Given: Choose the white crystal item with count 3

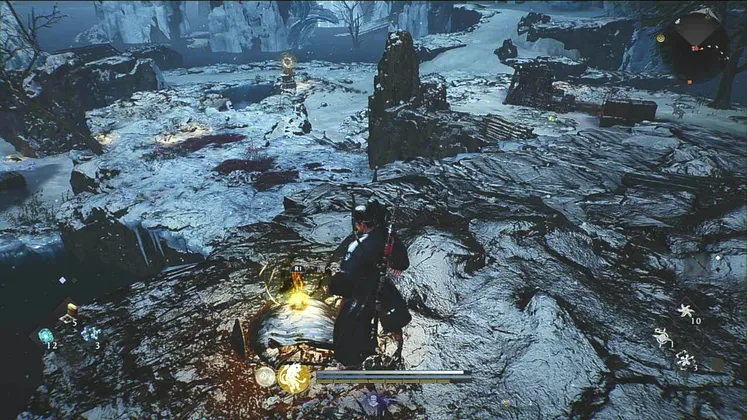Looking at the screenshot, I should [91, 333].
